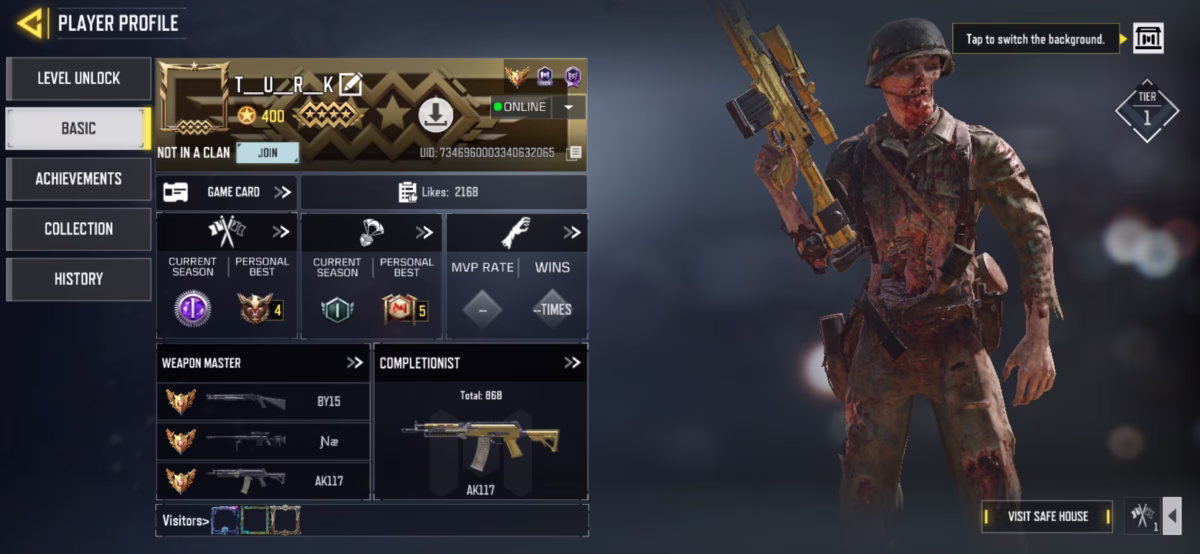
Task: Switch to the Level Unlock tab
Action: [x=78, y=78]
